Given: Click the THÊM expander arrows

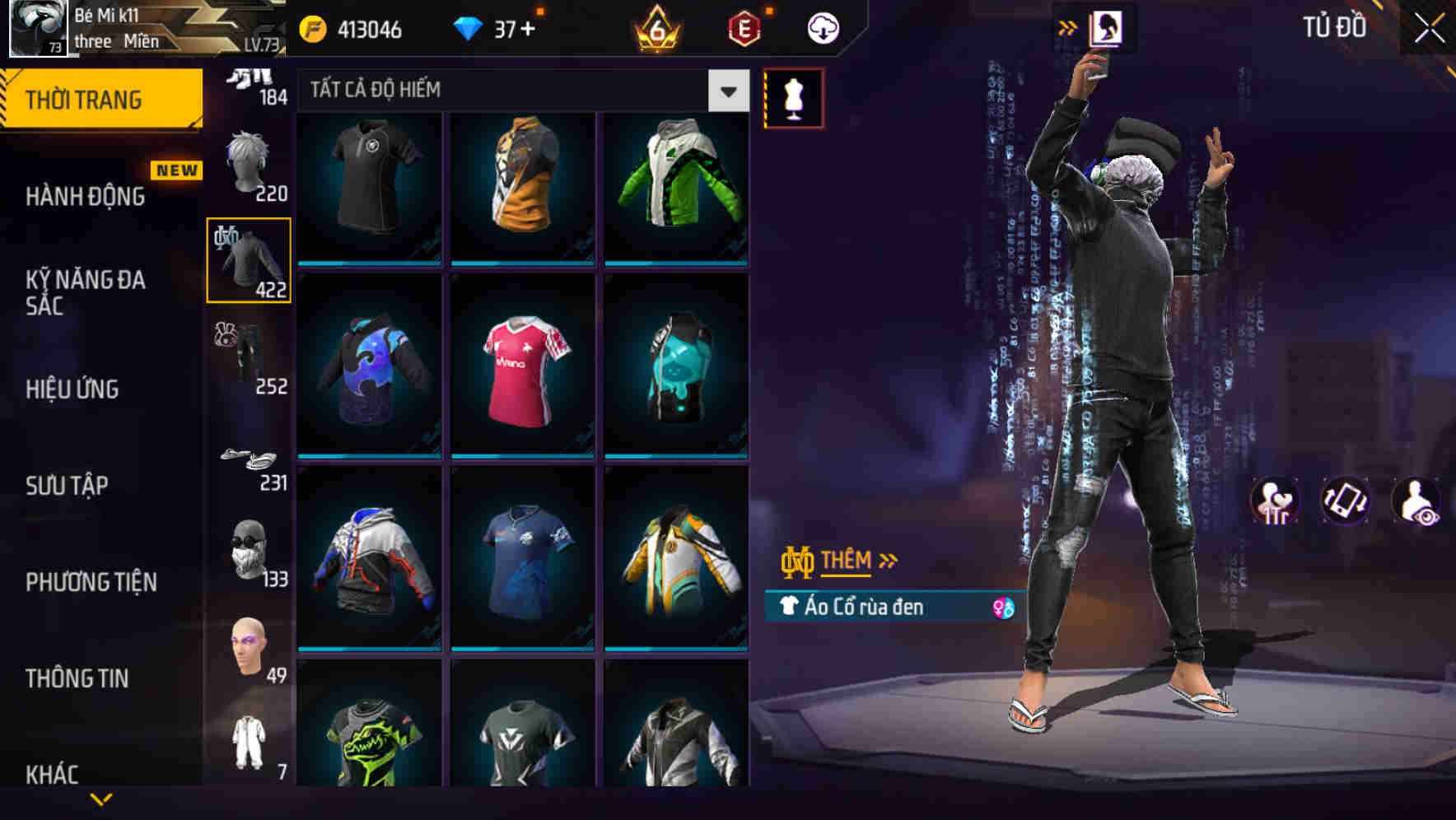Looking at the screenshot, I should 888,561.
